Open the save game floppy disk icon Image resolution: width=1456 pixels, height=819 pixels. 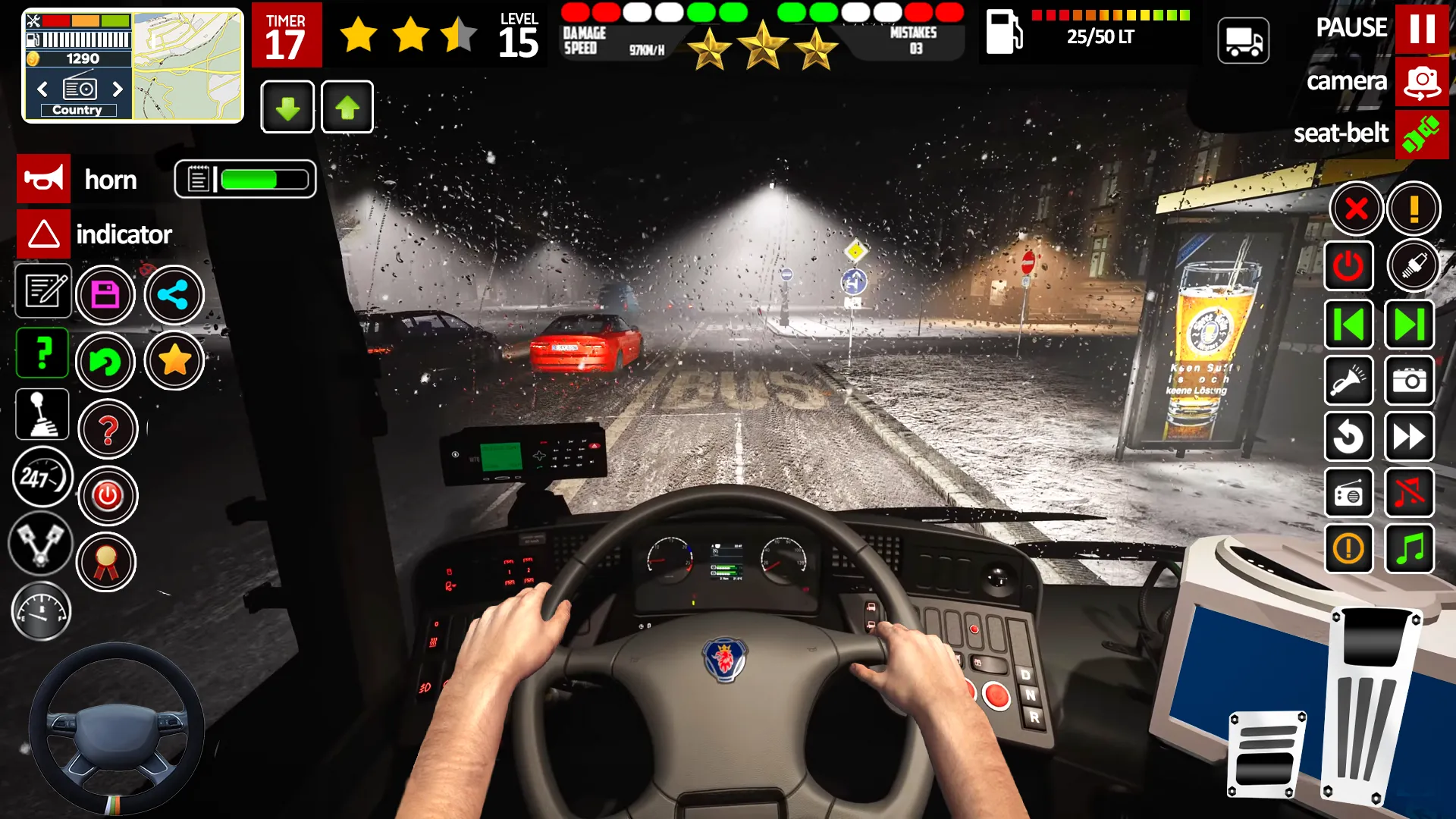(106, 294)
